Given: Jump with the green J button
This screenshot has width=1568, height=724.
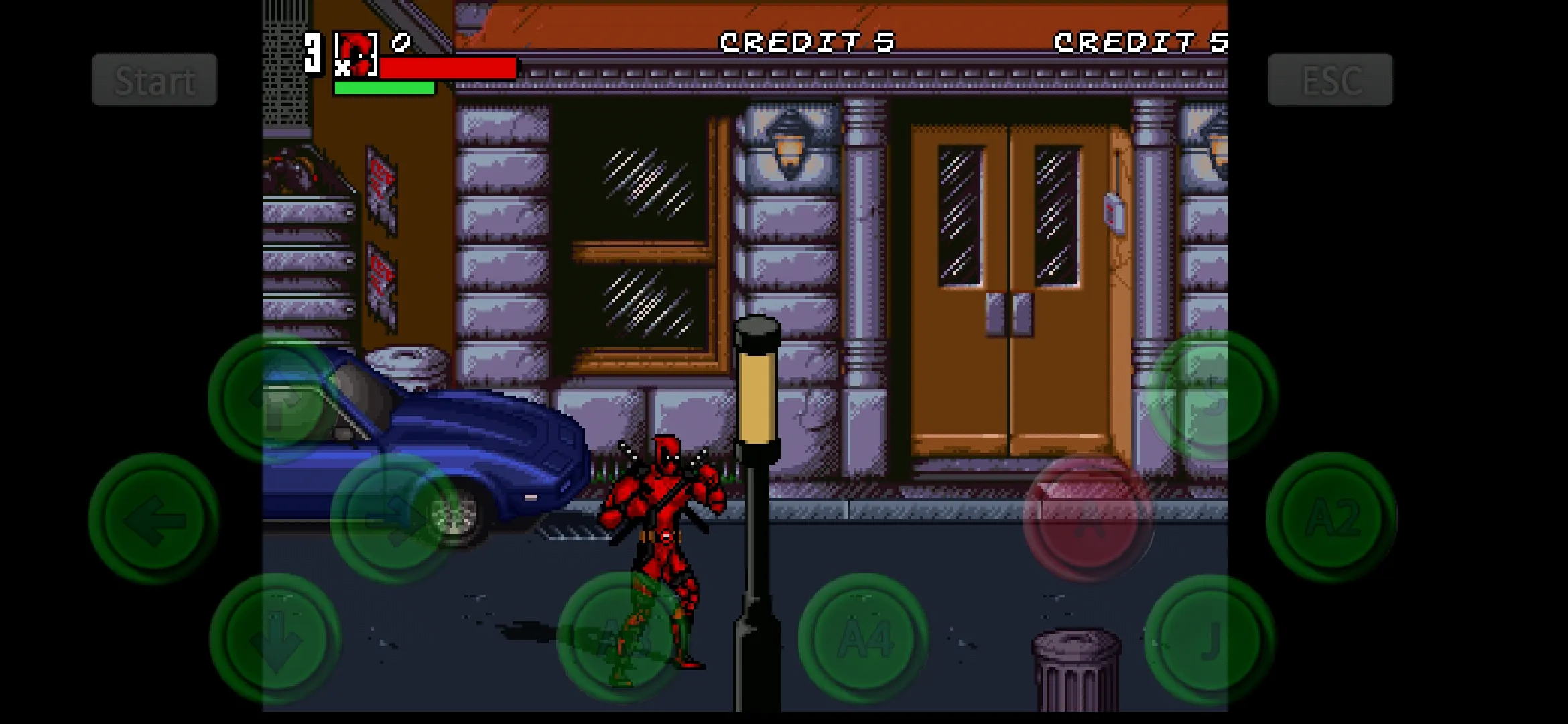Looking at the screenshot, I should (1210, 639).
